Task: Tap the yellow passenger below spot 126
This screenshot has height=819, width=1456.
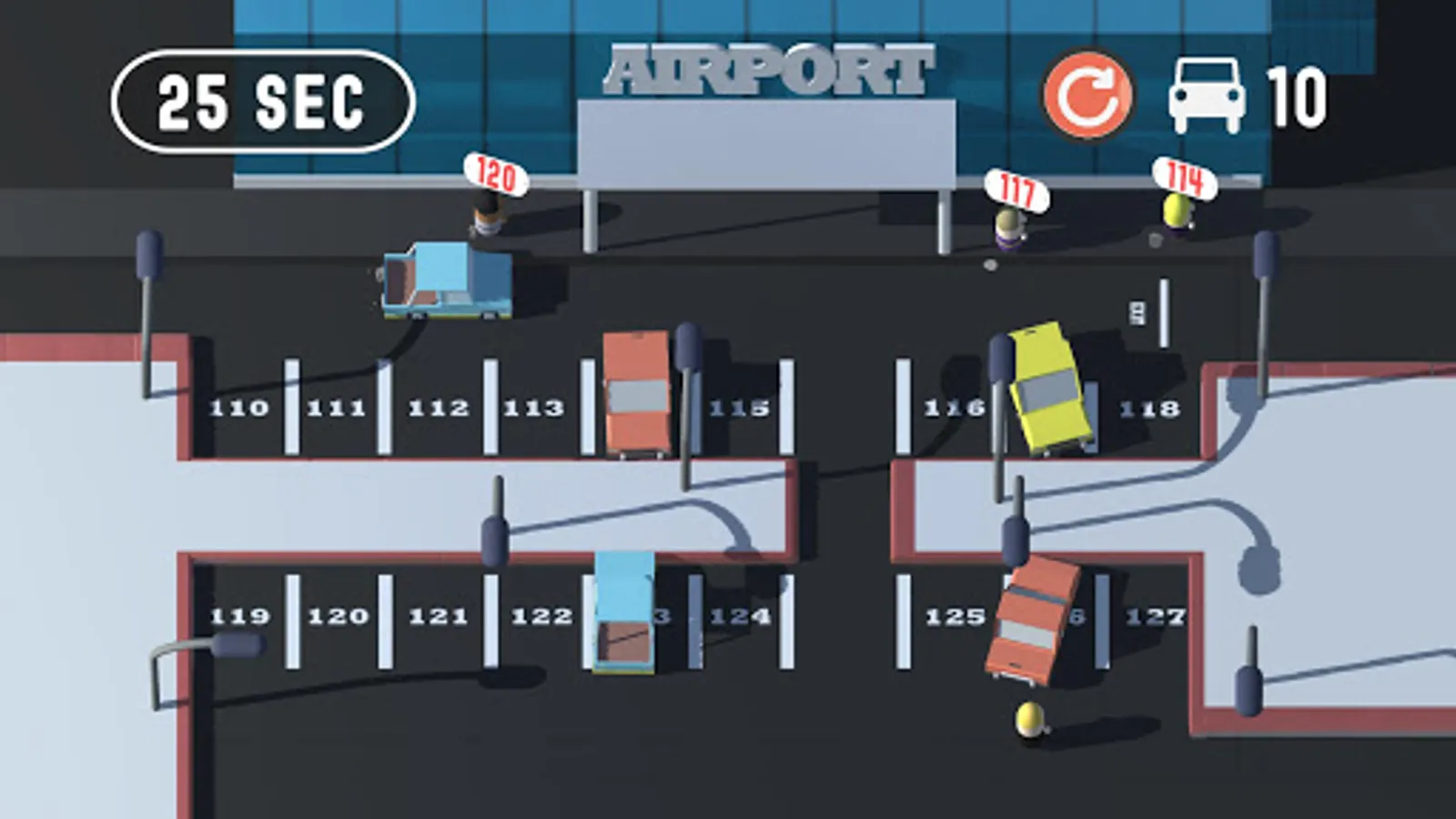Action: pyautogui.click(x=1031, y=722)
